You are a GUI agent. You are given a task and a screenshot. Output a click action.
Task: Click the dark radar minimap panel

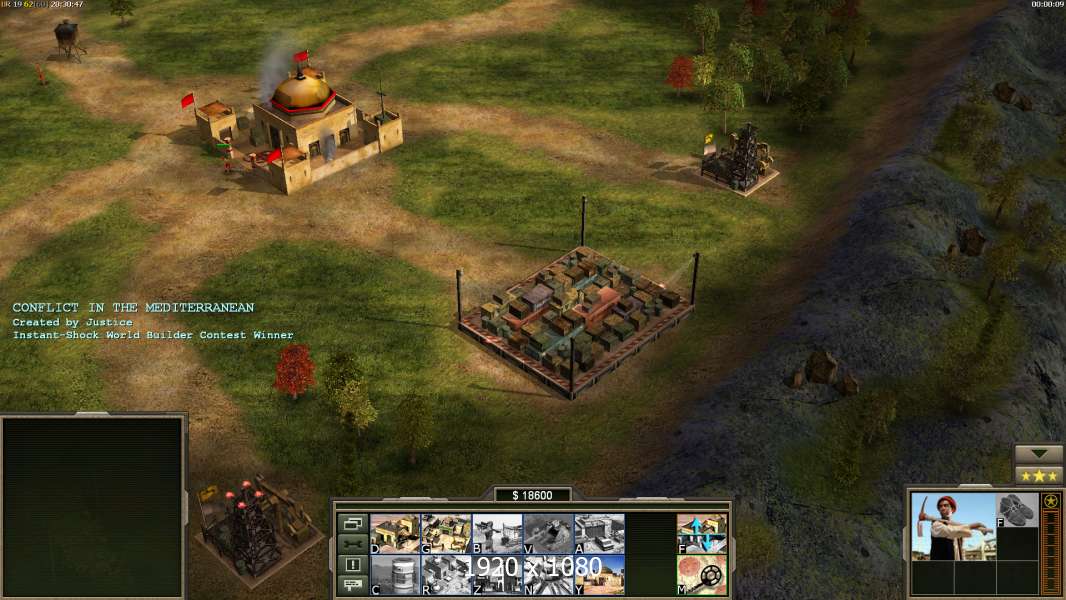pyautogui.click(x=92, y=507)
